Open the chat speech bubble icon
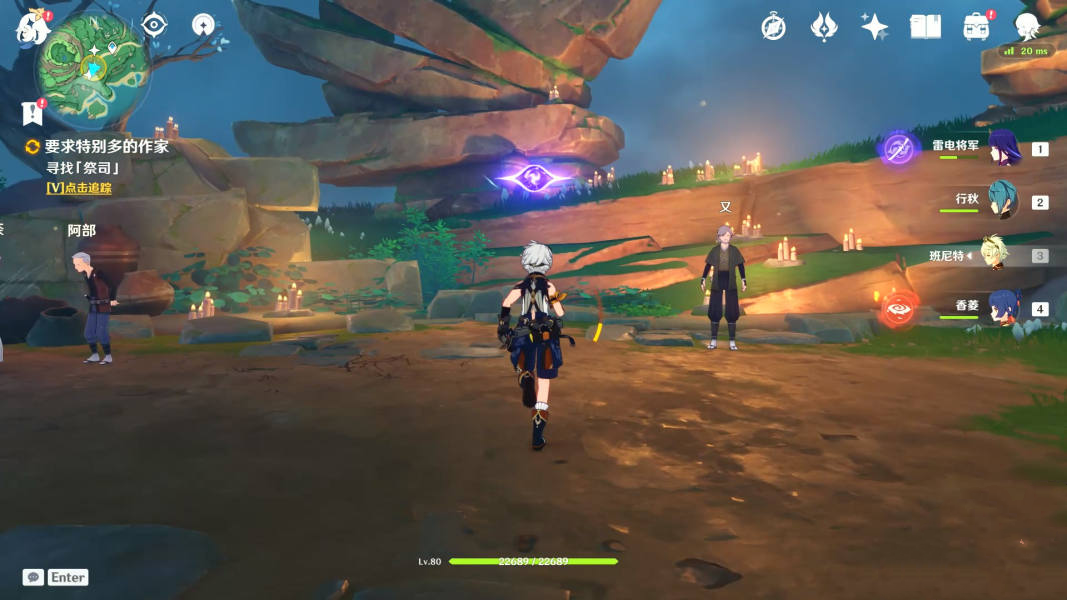Viewport: 1067px width, 600px height. 33,577
